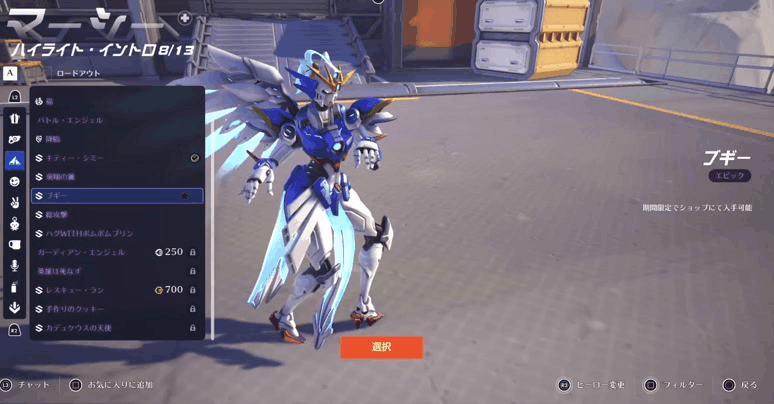
Task: Switch to the victory hand pose category
Action: point(15,202)
